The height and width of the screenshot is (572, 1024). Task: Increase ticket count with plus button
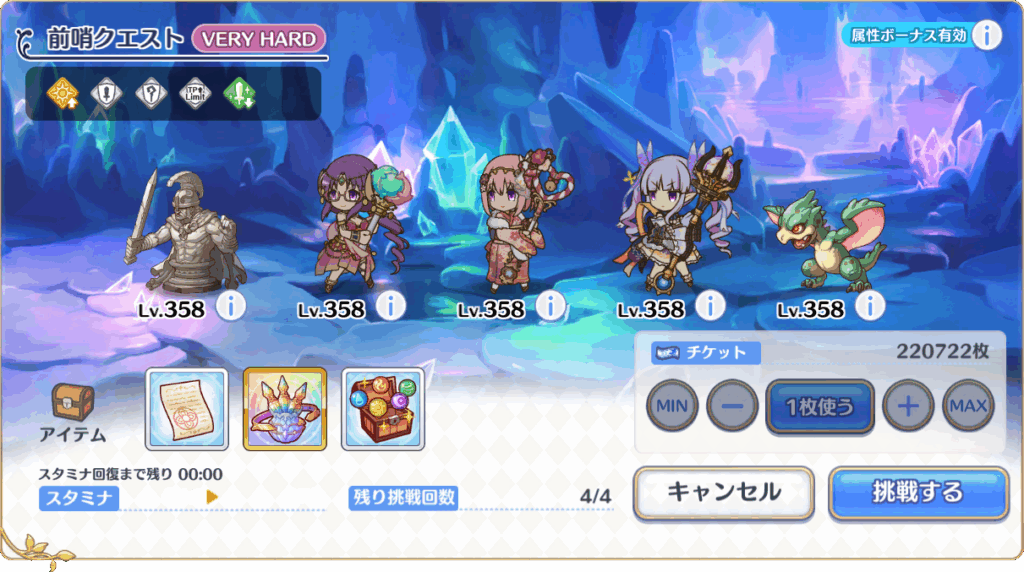(x=908, y=406)
